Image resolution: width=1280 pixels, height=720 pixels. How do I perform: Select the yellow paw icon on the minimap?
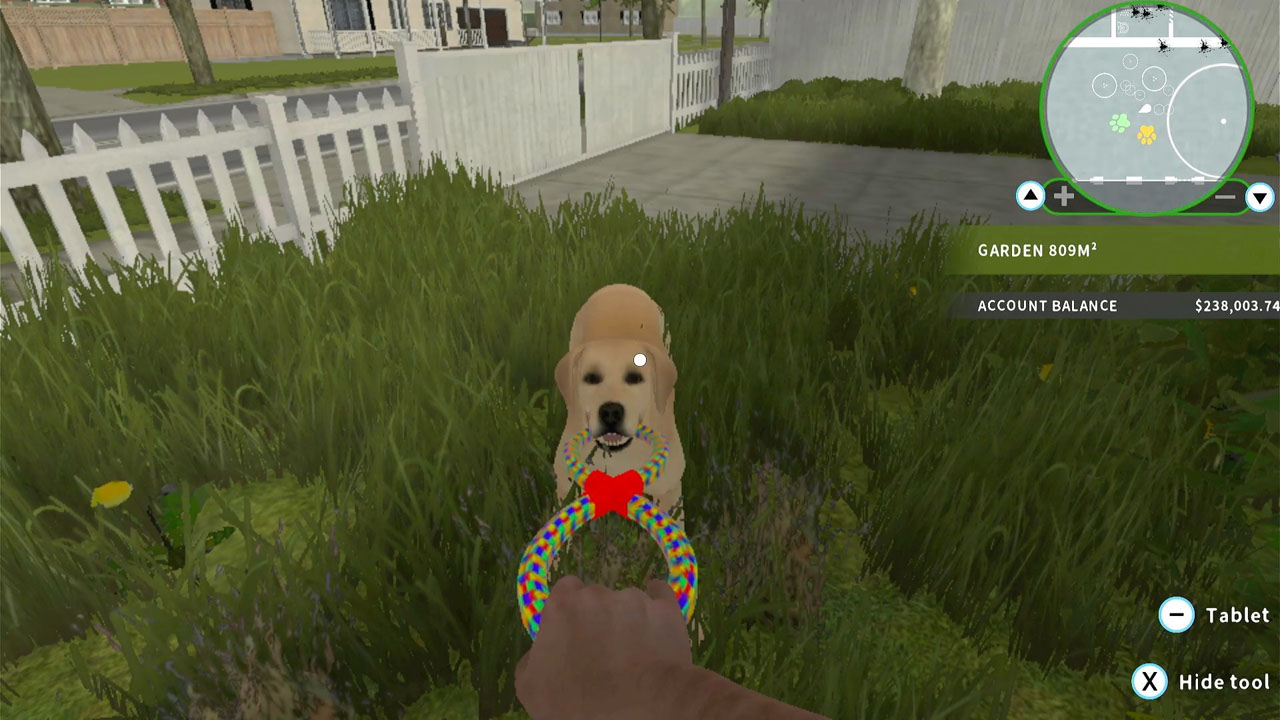pos(1148,134)
